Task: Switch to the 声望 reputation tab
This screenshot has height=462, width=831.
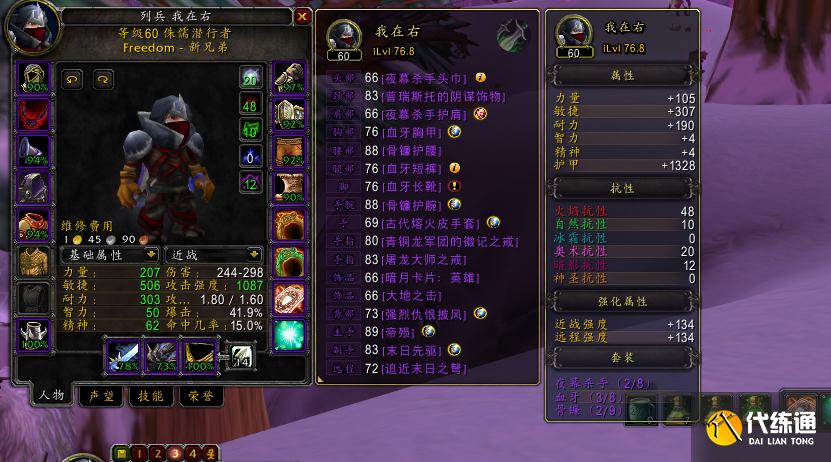Action: [x=99, y=396]
